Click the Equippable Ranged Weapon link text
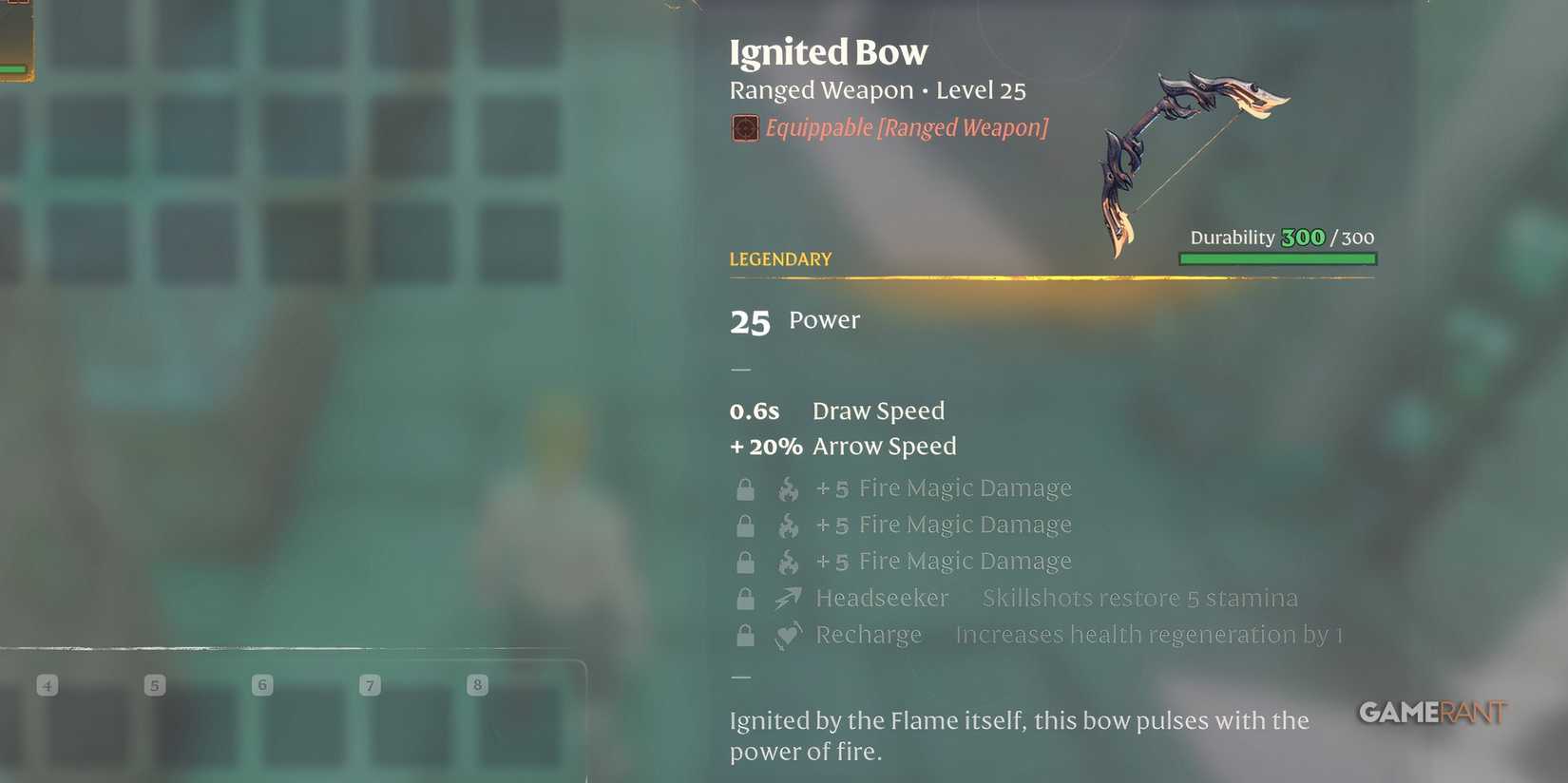 (906, 127)
